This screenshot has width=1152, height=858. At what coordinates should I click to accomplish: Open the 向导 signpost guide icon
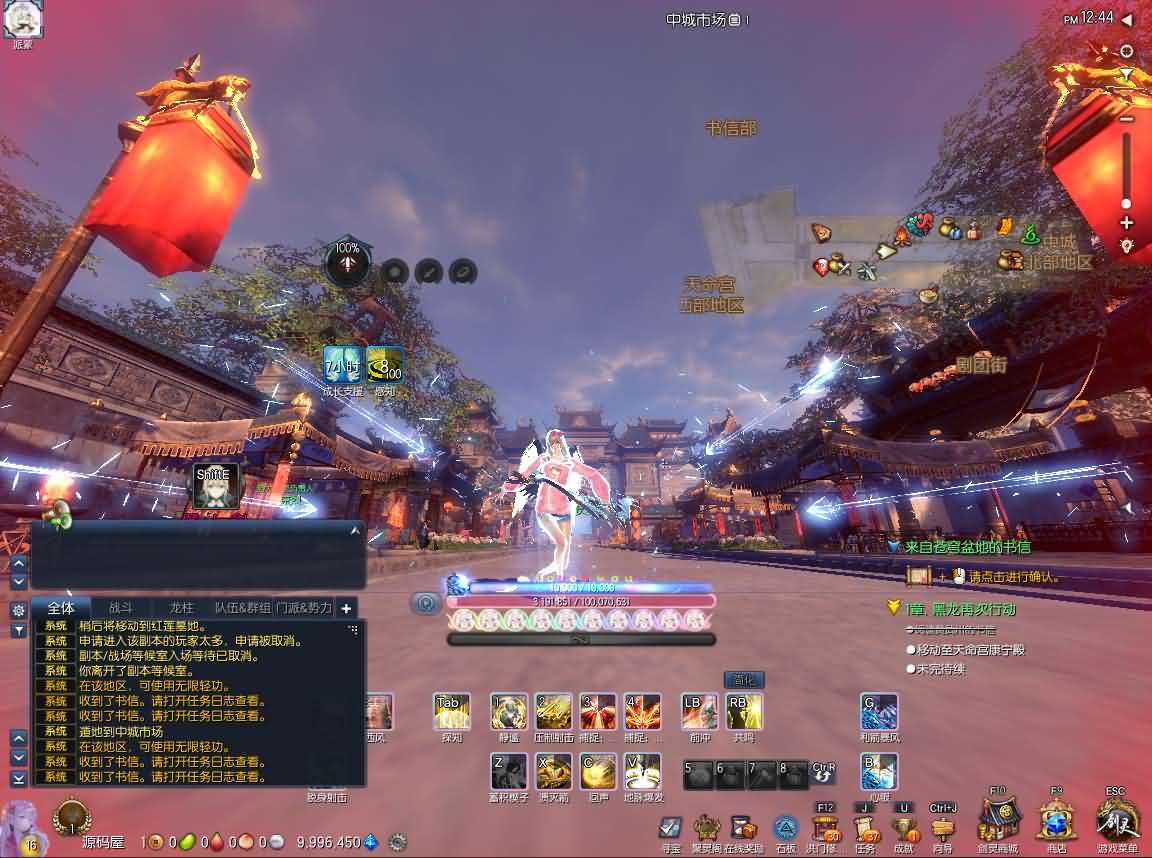943,828
